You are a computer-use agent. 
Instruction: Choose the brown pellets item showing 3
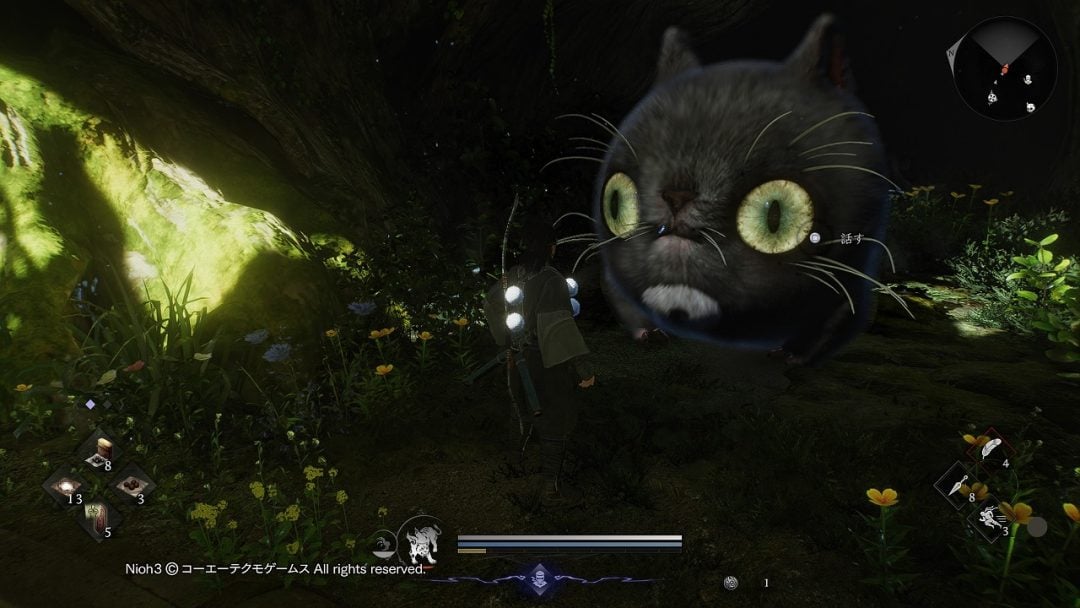130,486
